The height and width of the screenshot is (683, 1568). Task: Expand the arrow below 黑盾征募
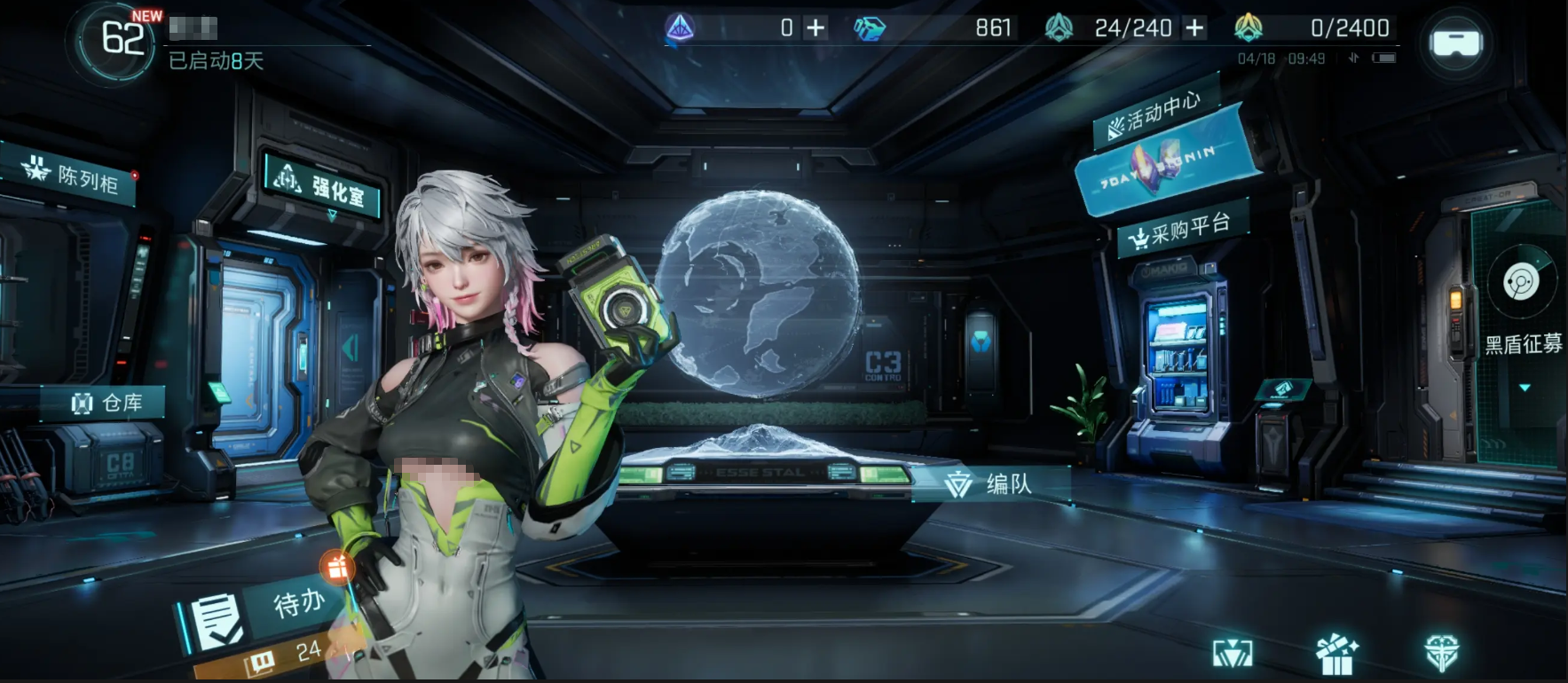click(x=1525, y=388)
